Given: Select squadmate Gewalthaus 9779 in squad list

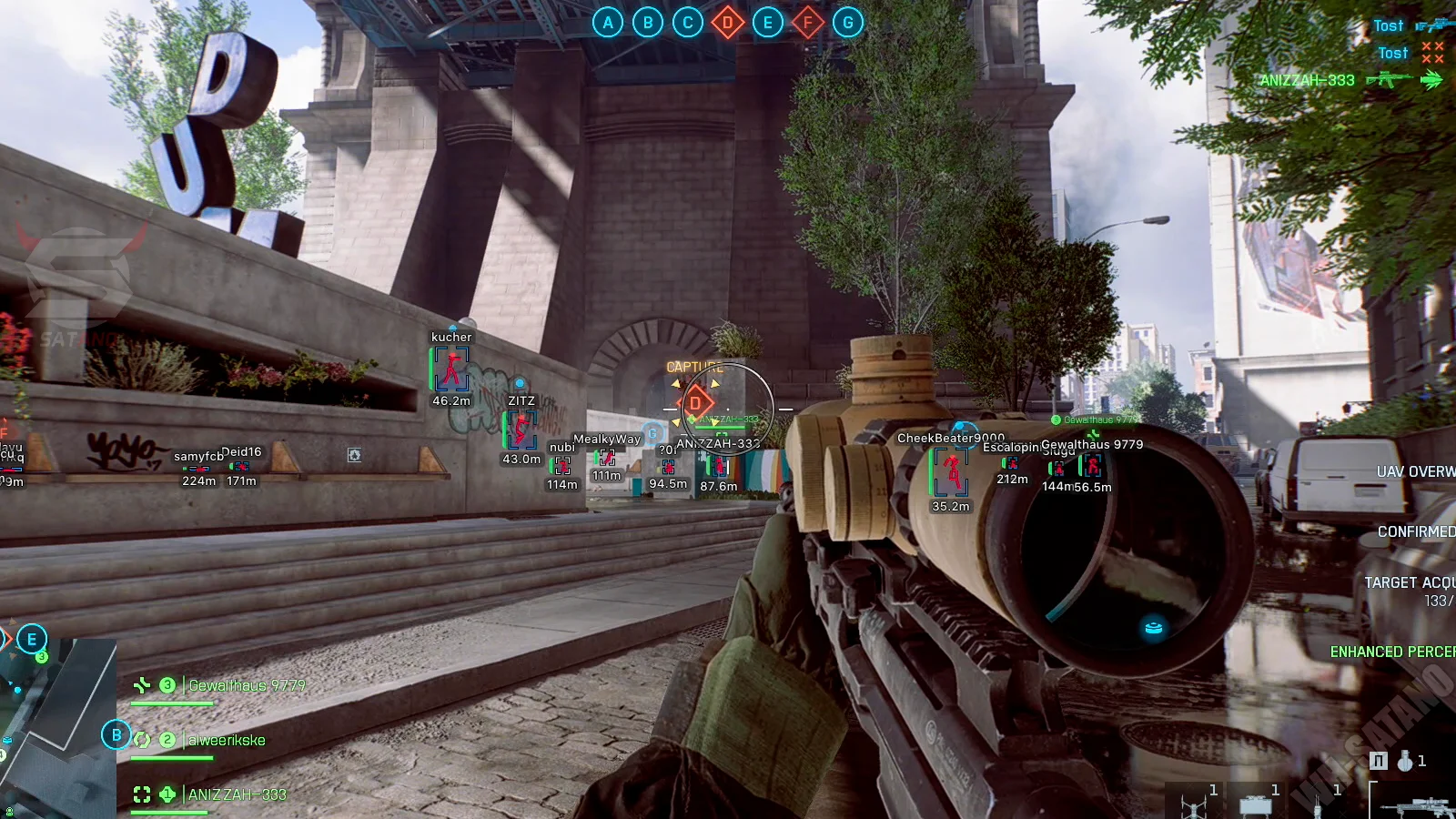Looking at the screenshot, I should coord(247,685).
